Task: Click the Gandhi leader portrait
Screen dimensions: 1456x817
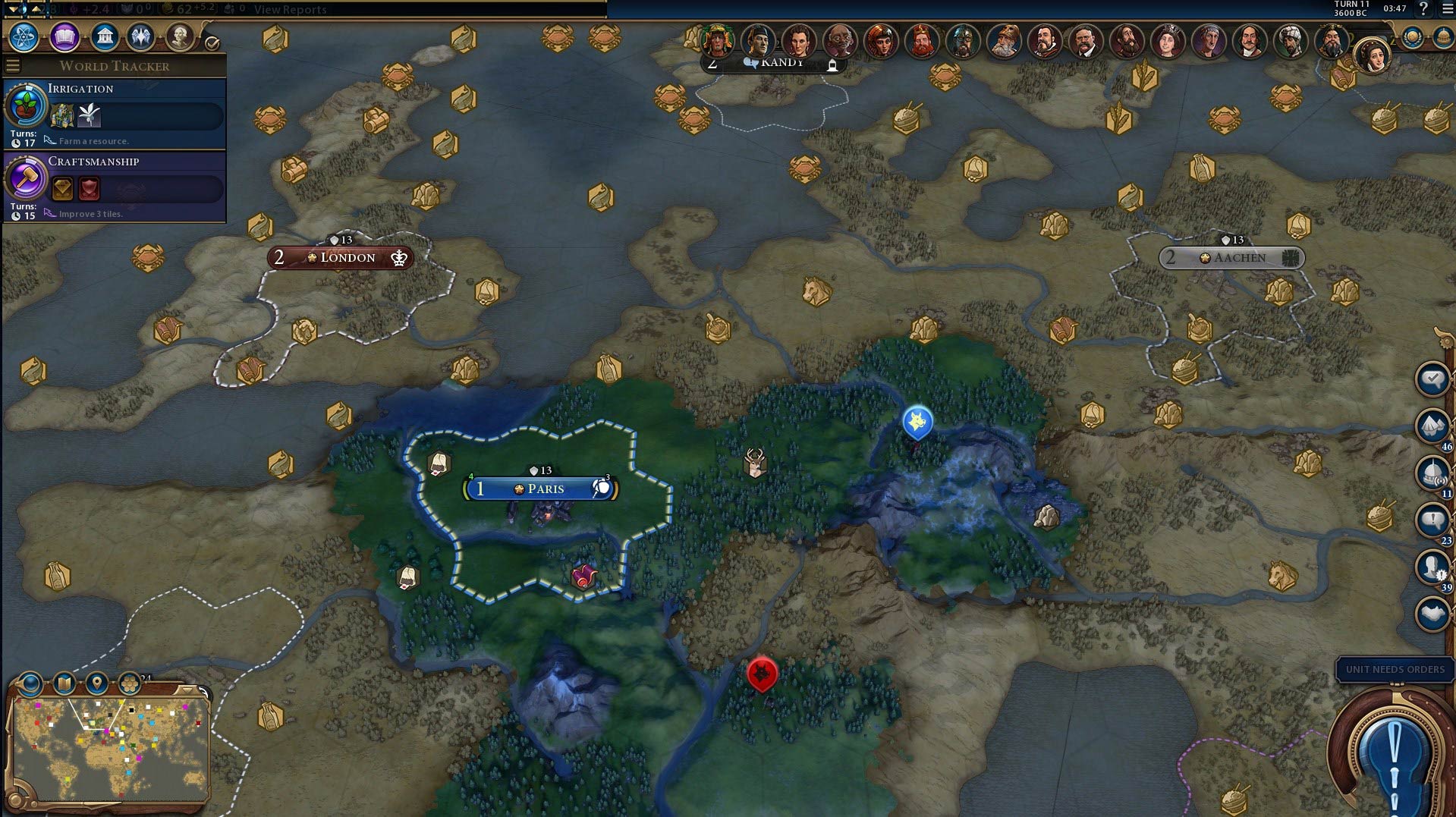Action: click(839, 41)
